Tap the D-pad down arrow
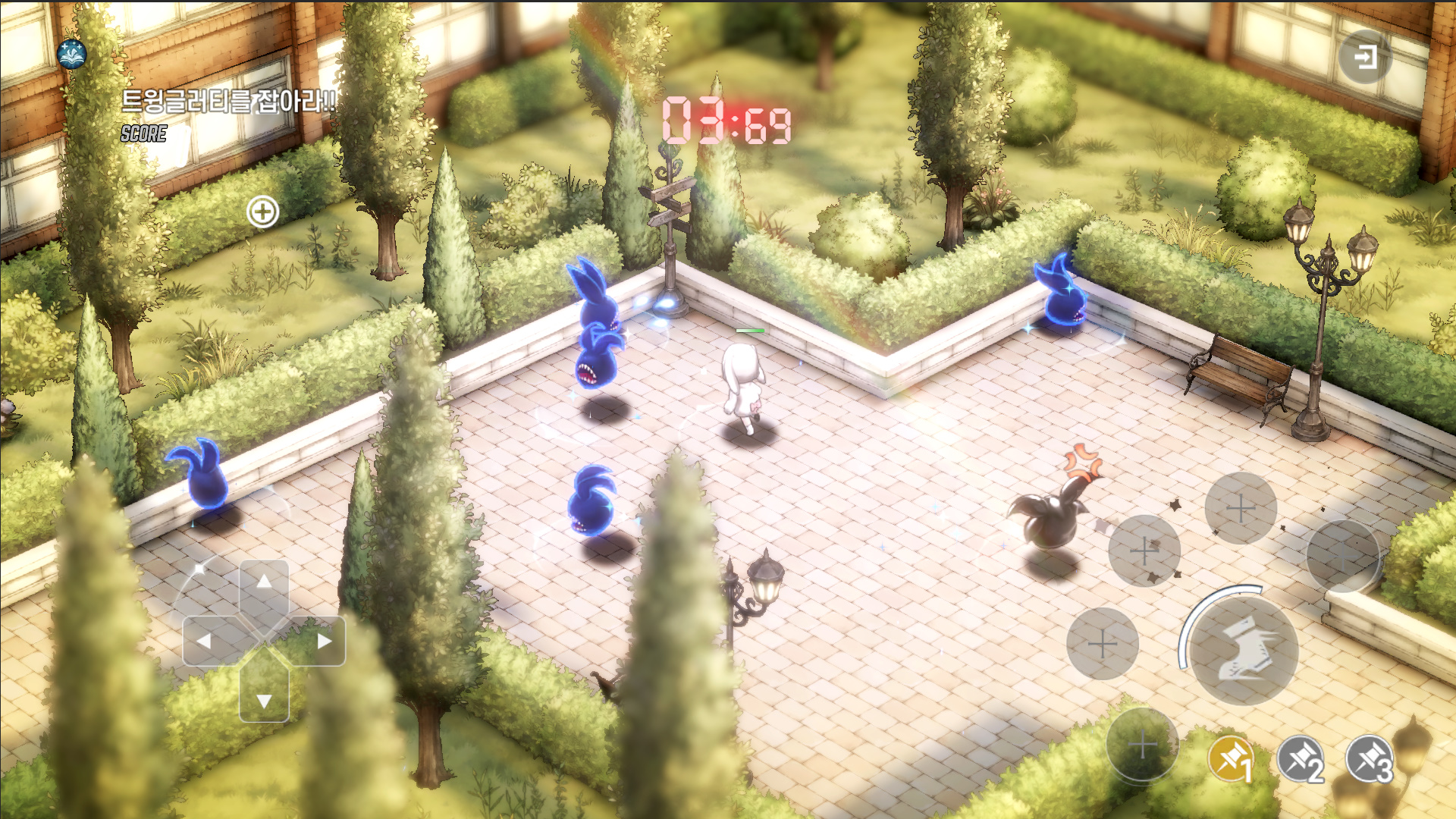 [264, 699]
